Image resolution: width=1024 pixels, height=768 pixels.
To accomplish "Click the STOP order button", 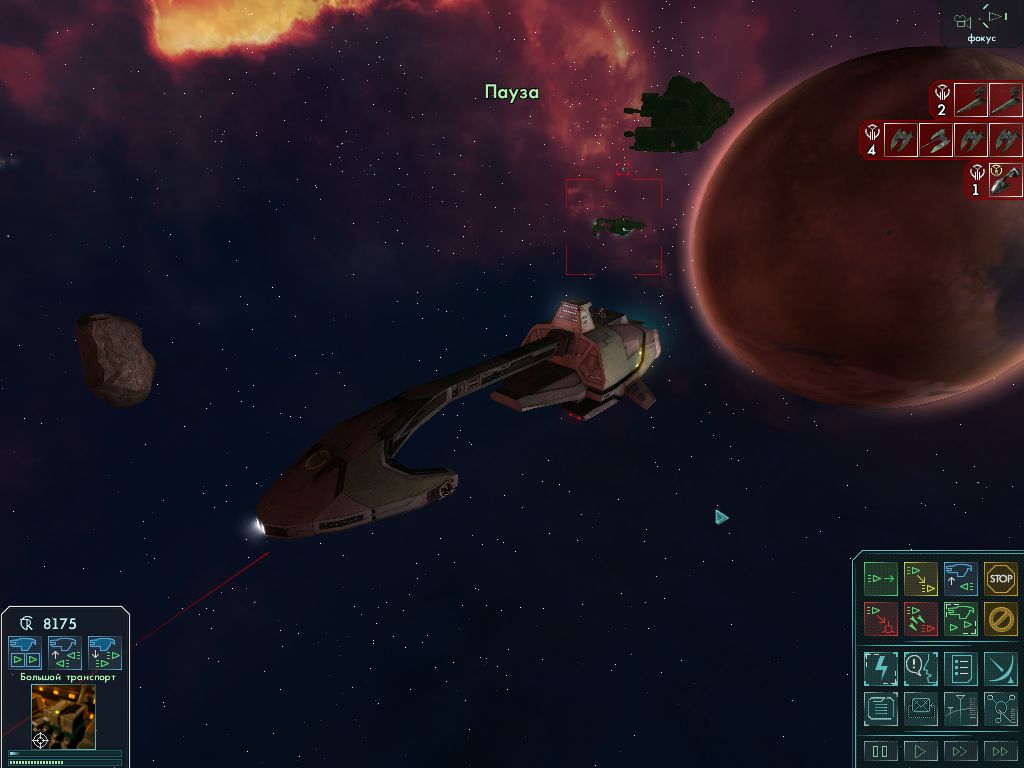I will (1000, 579).
